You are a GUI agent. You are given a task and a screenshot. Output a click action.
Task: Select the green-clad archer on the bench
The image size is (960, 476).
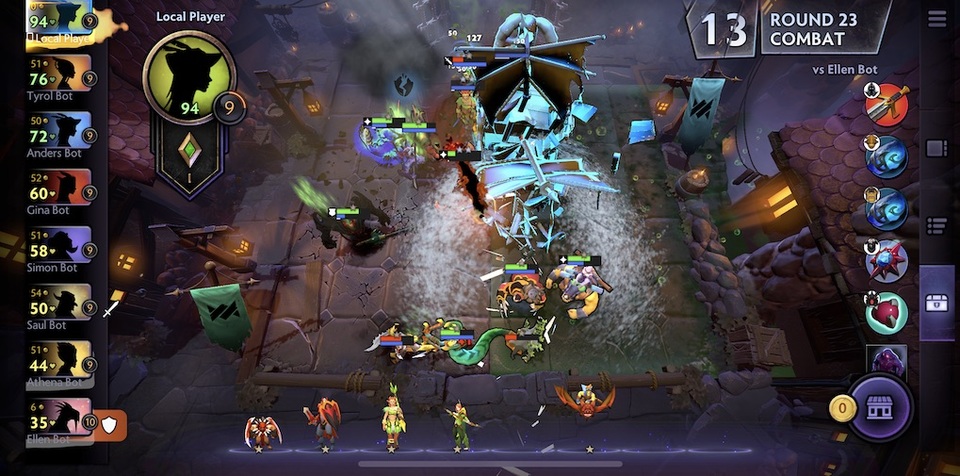pos(460,424)
